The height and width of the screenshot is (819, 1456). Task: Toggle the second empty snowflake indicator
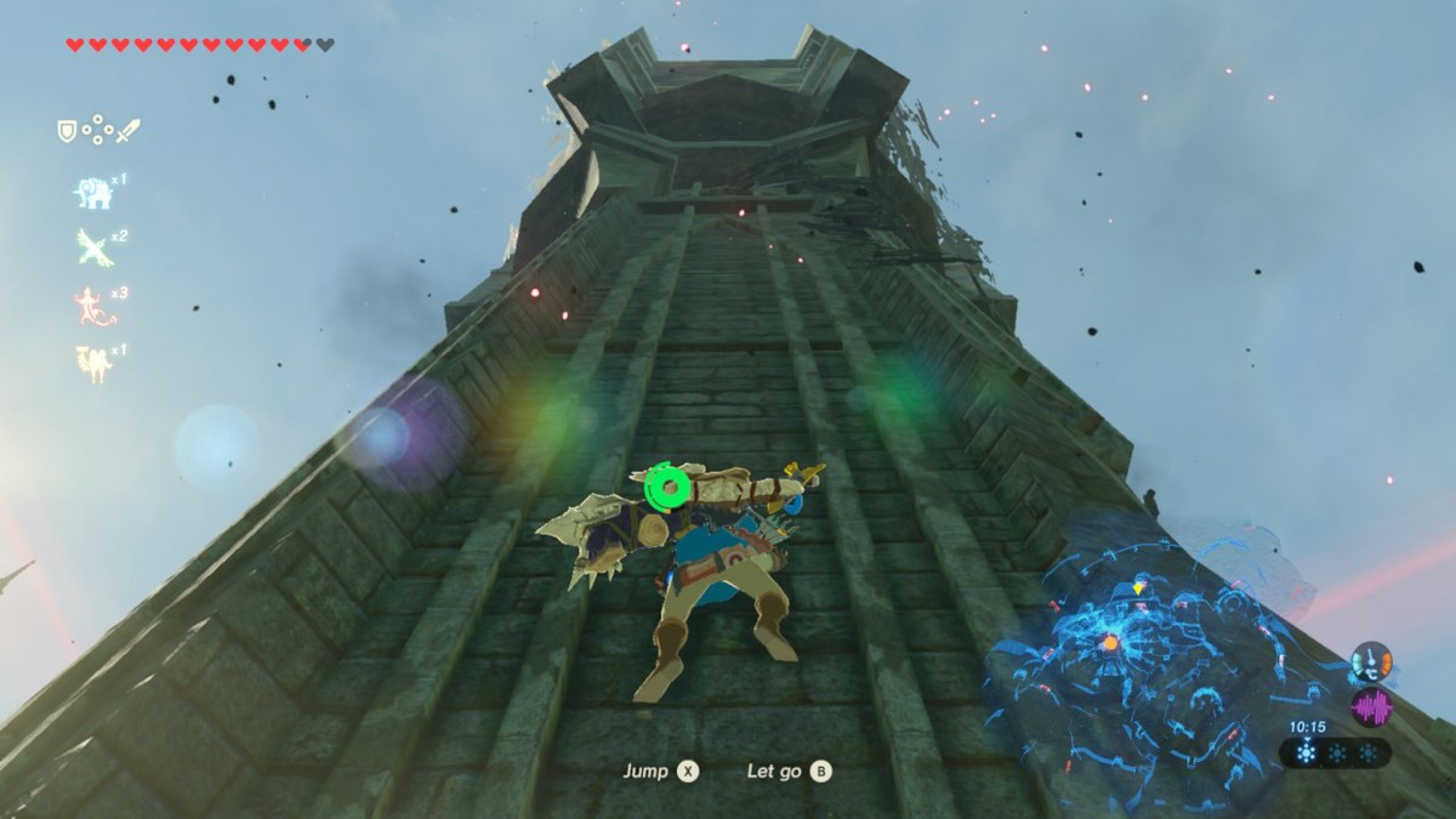[1338, 753]
